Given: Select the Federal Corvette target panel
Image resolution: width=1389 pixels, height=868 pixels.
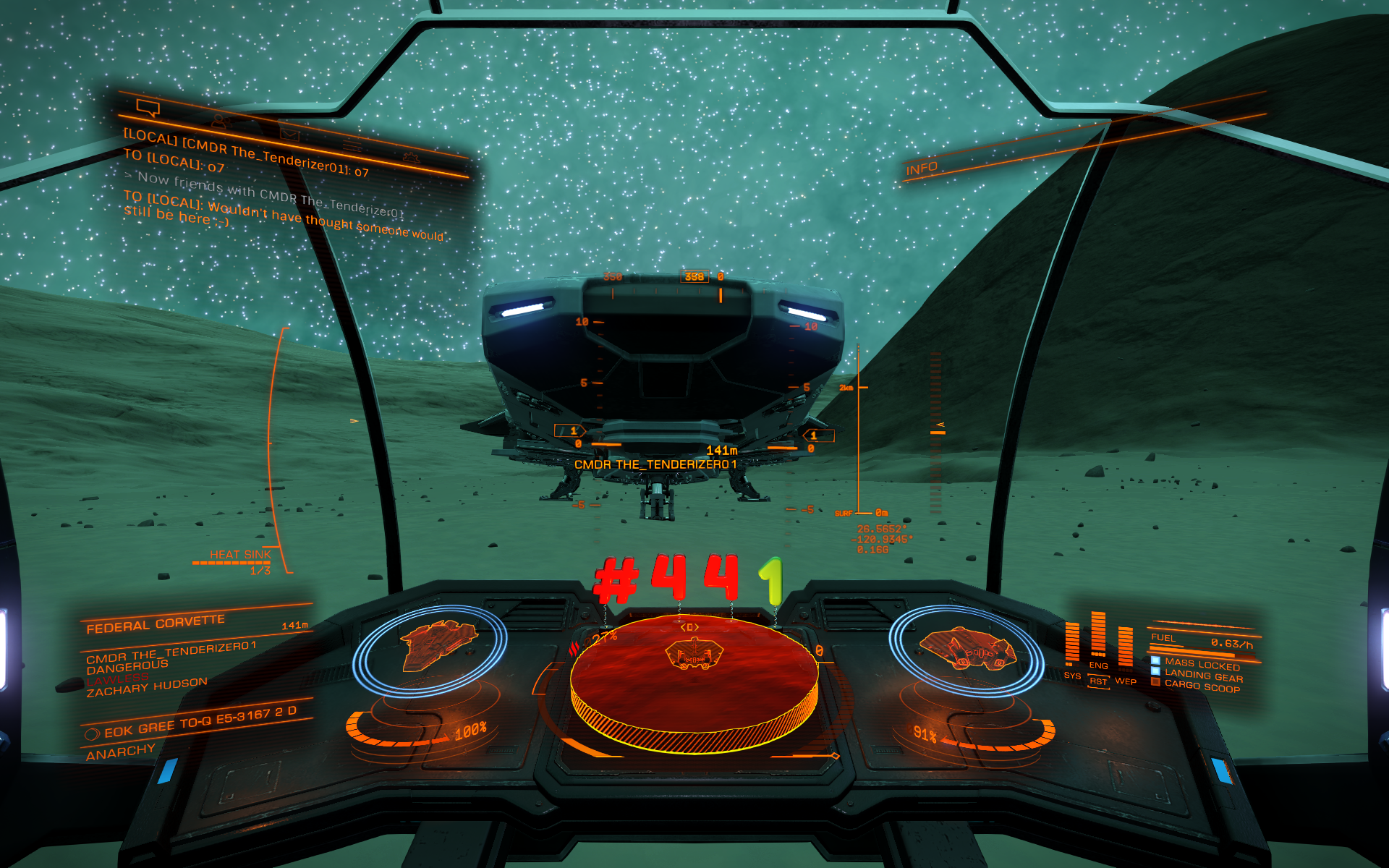Looking at the screenshot, I should coord(156,624).
